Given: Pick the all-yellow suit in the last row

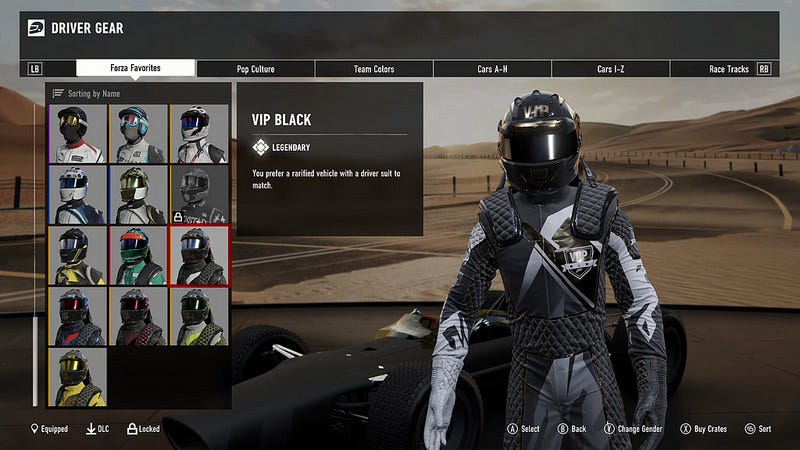Looking at the screenshot, I should coord(77,377).
